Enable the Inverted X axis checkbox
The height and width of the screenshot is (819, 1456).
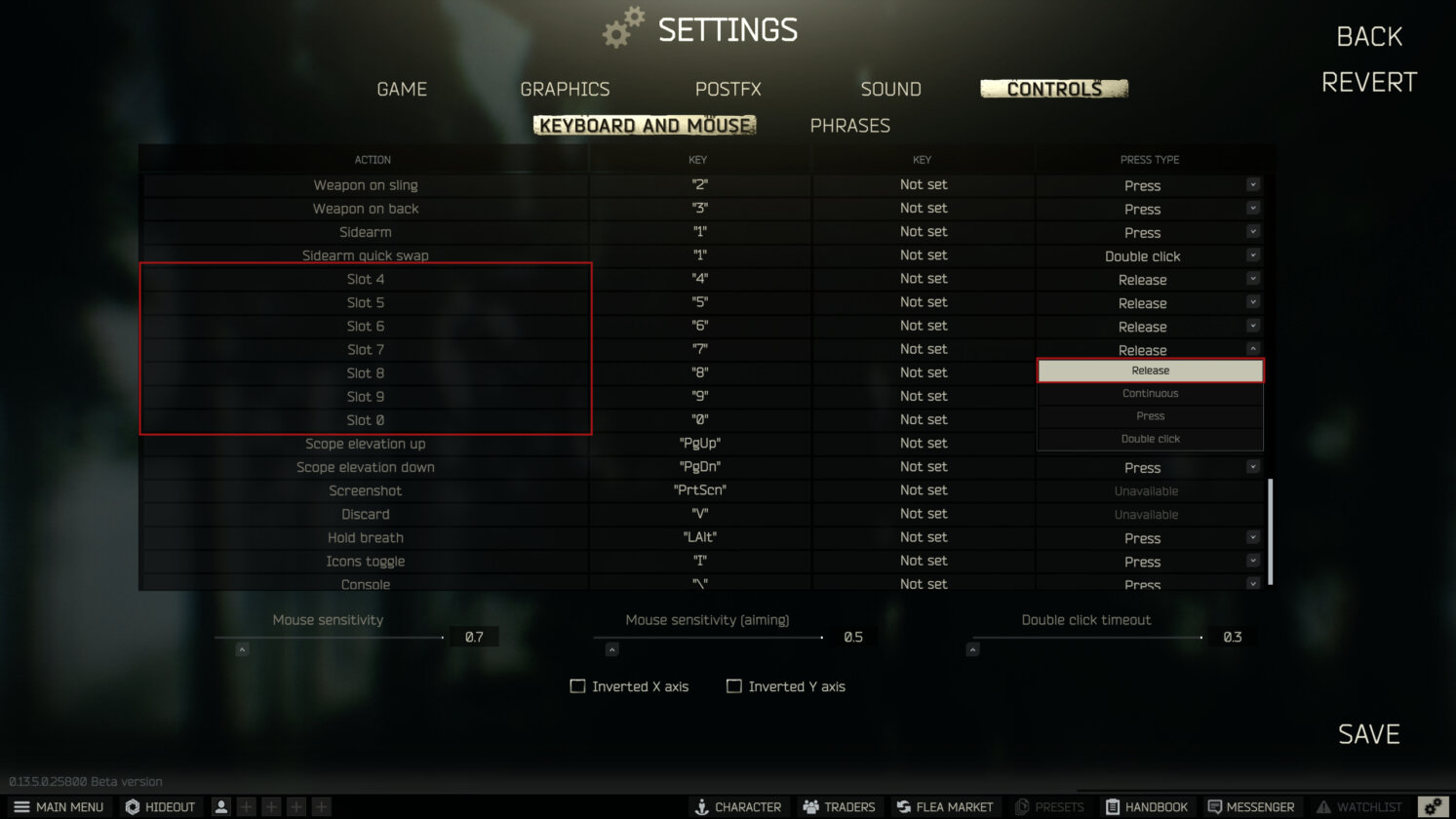(x=577, y=686)
